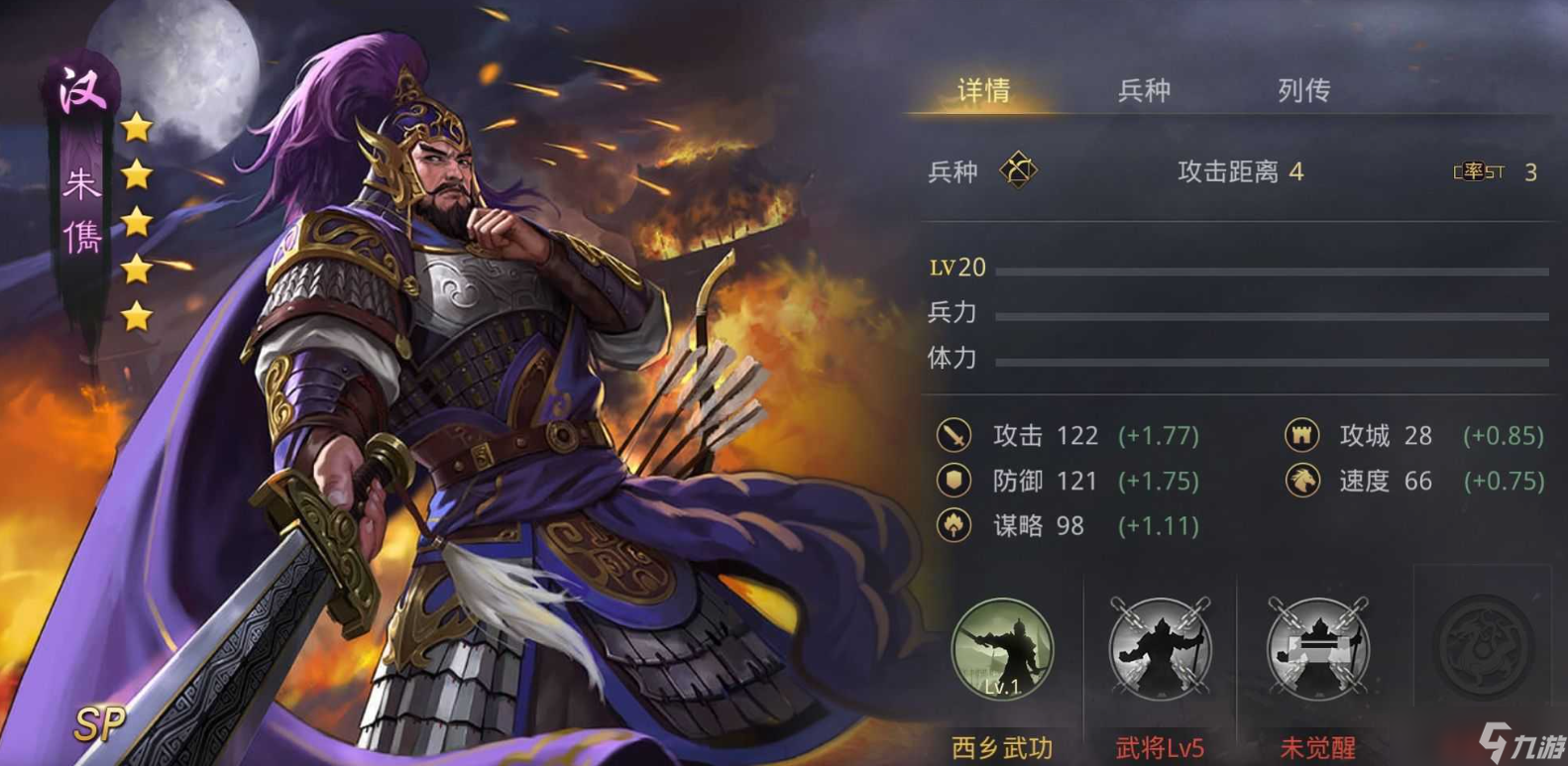Viewport: 1568px width, 766px height.
Task: Open the 西乡武功 Lv.1 skill icon
Action: point(1005,650)
